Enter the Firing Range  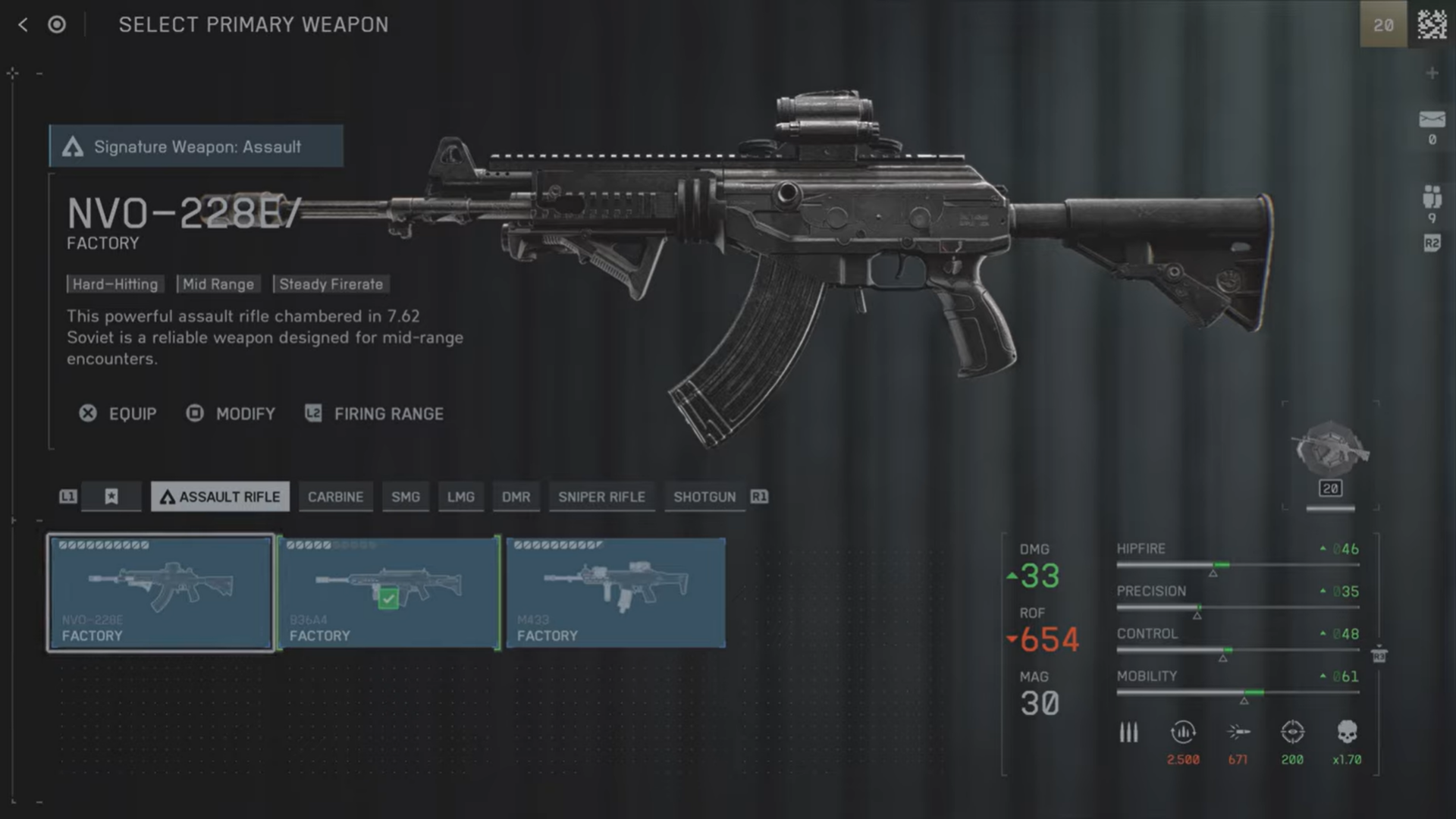(x=375, y=414)
